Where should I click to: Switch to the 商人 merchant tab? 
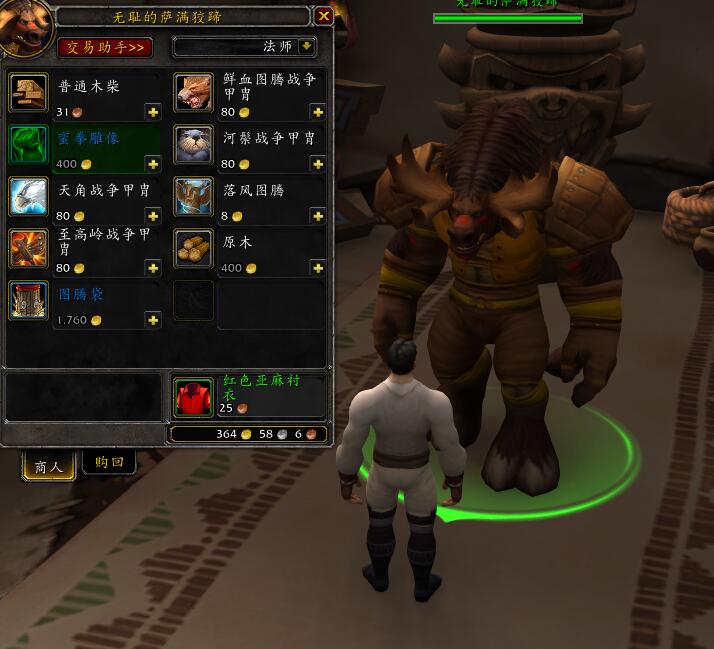click(49, 466)
